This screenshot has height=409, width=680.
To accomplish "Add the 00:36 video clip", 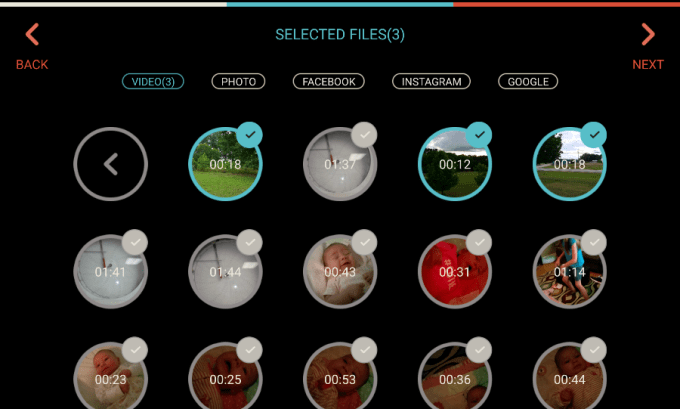I will point(455,378).
